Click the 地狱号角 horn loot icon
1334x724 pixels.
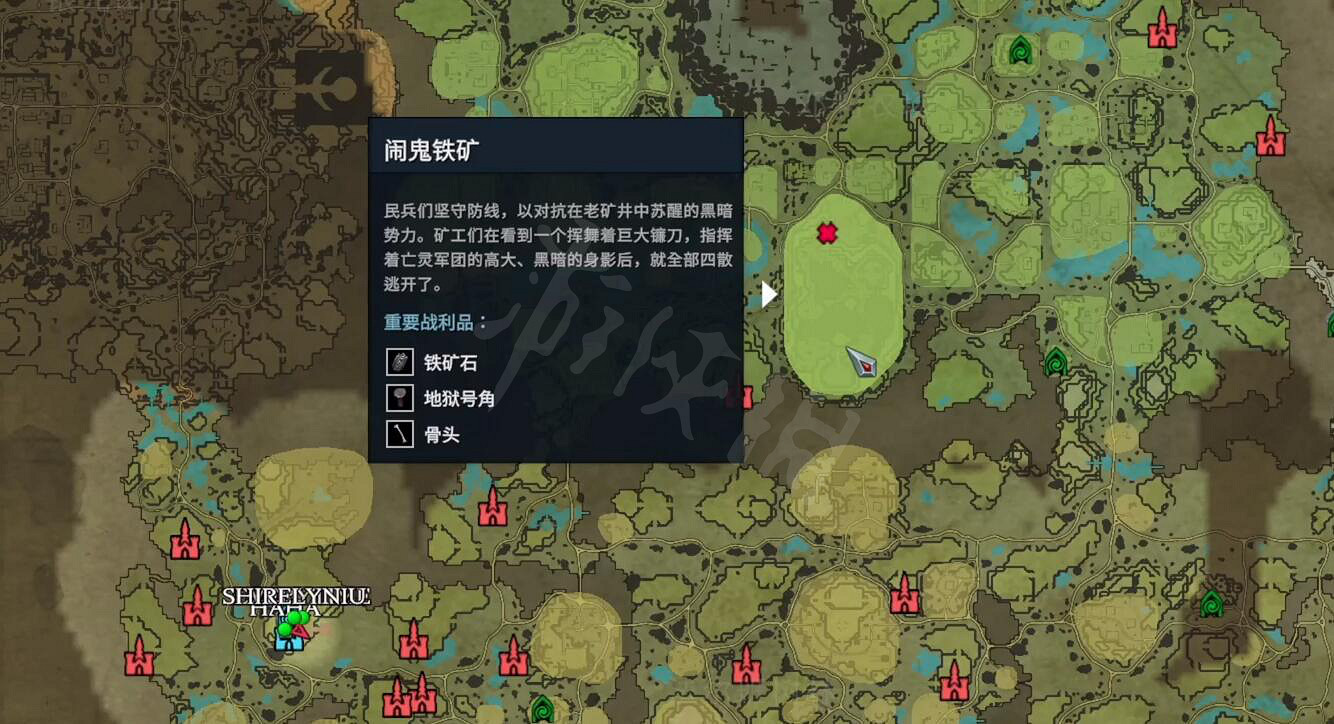tap(399, 398)
